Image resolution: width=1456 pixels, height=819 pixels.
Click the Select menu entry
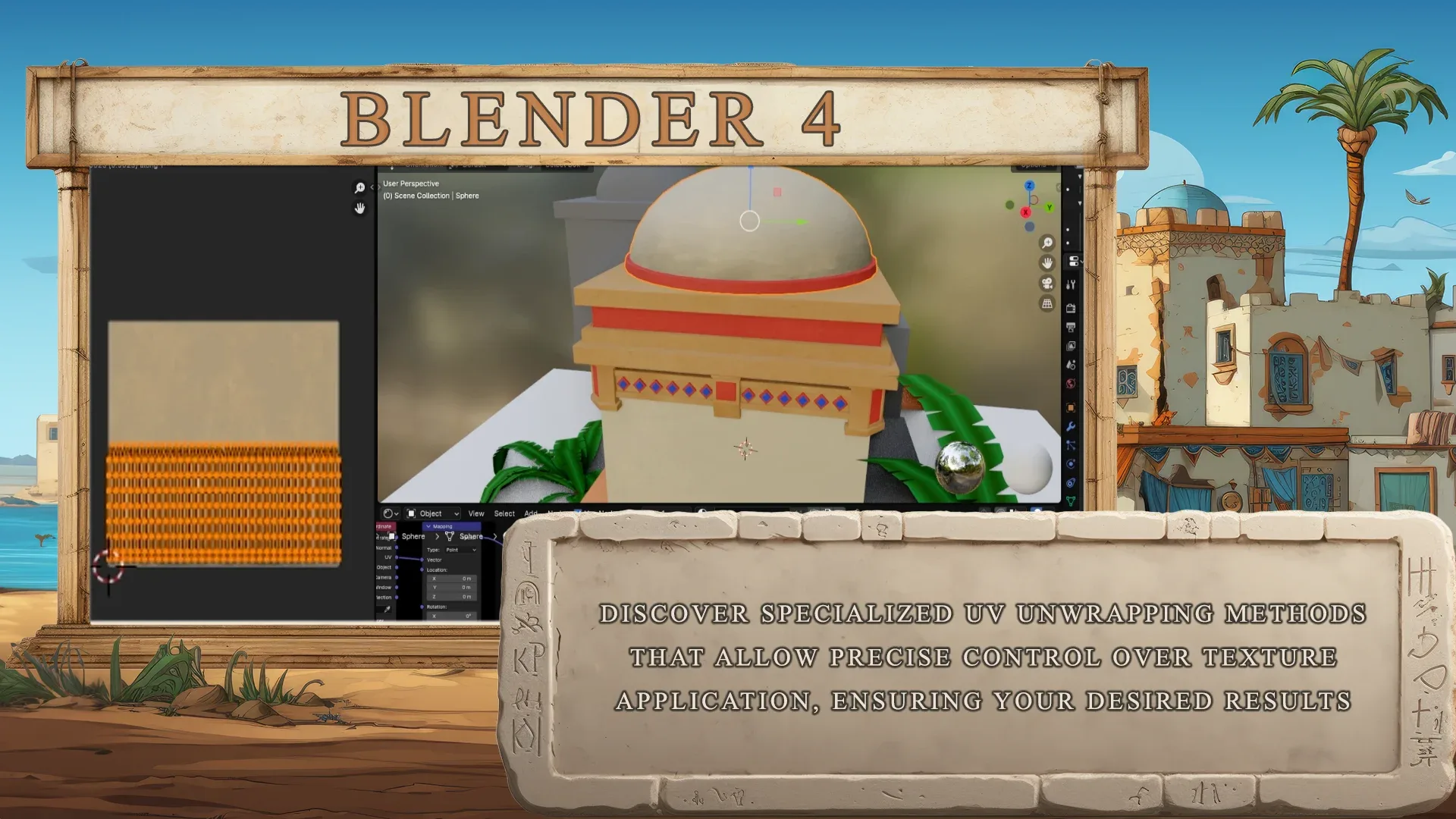coord(505,513)
